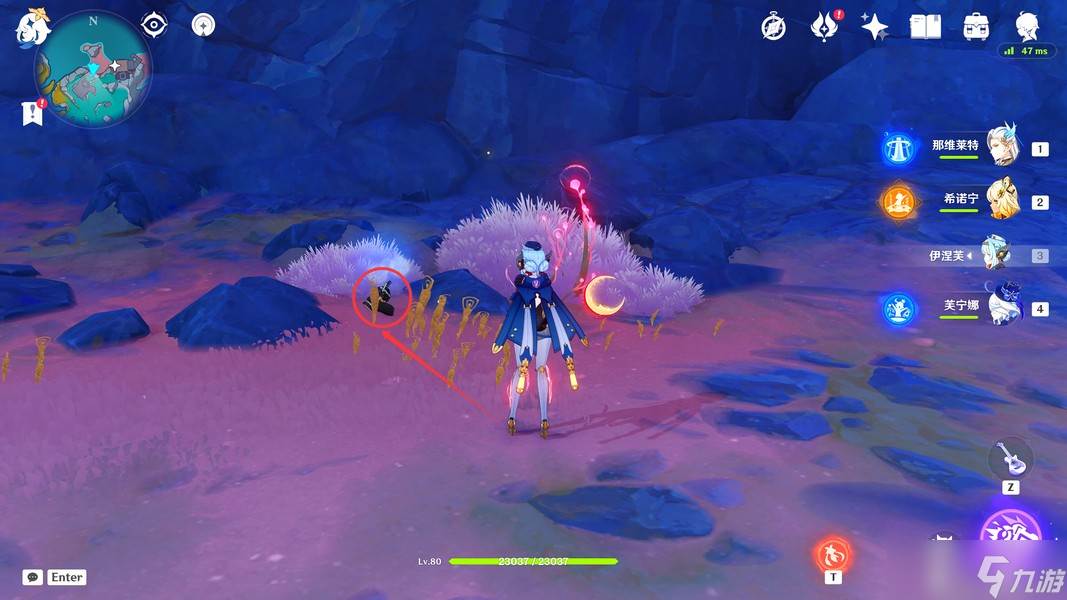The image size is (1067, 600).
Task: Toggle the eye-shaped elemental sight icon
Action: [x=154, y=24]
